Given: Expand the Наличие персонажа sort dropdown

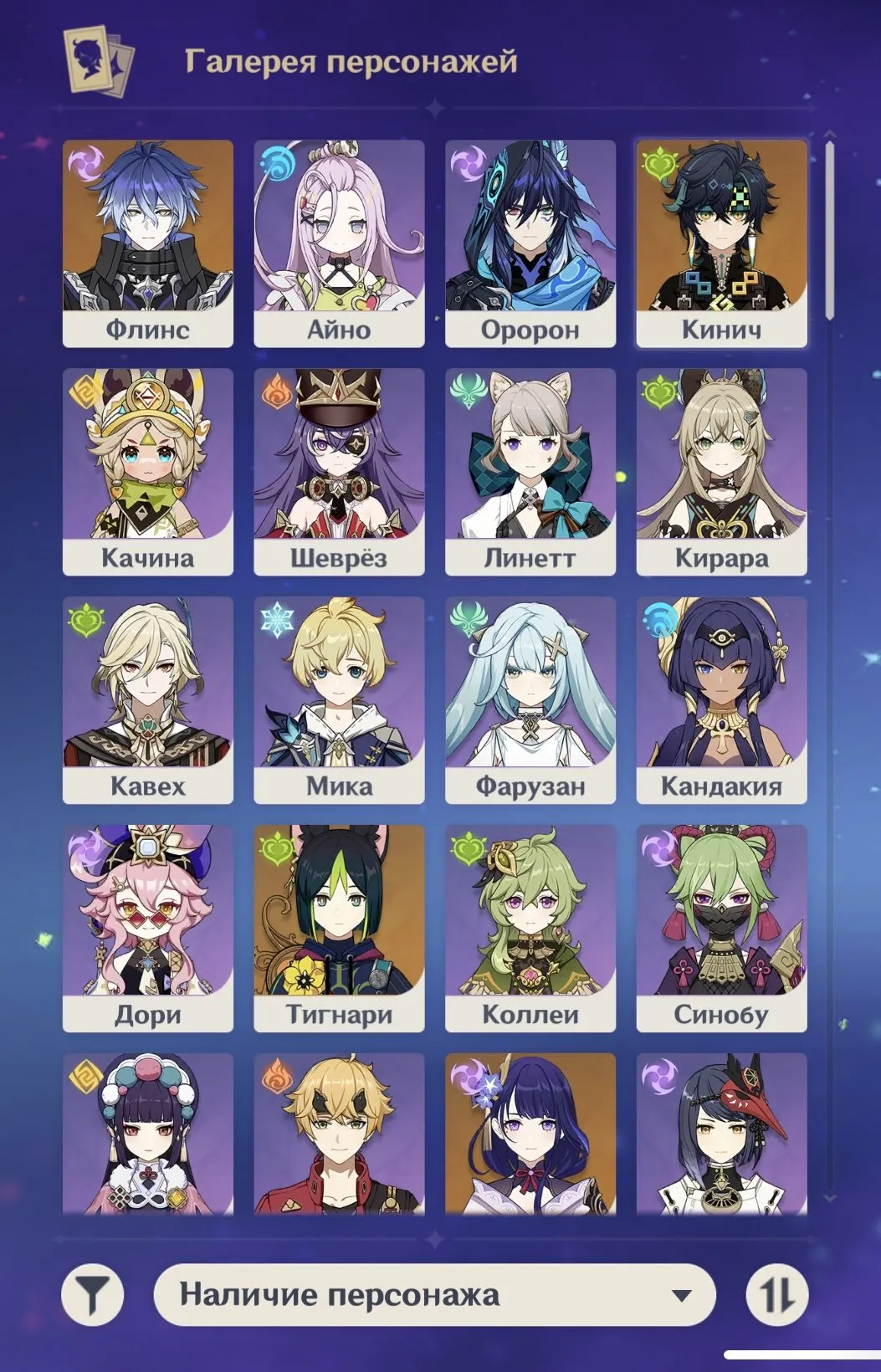Looking at the screenshot, I should pos(435,1295).
